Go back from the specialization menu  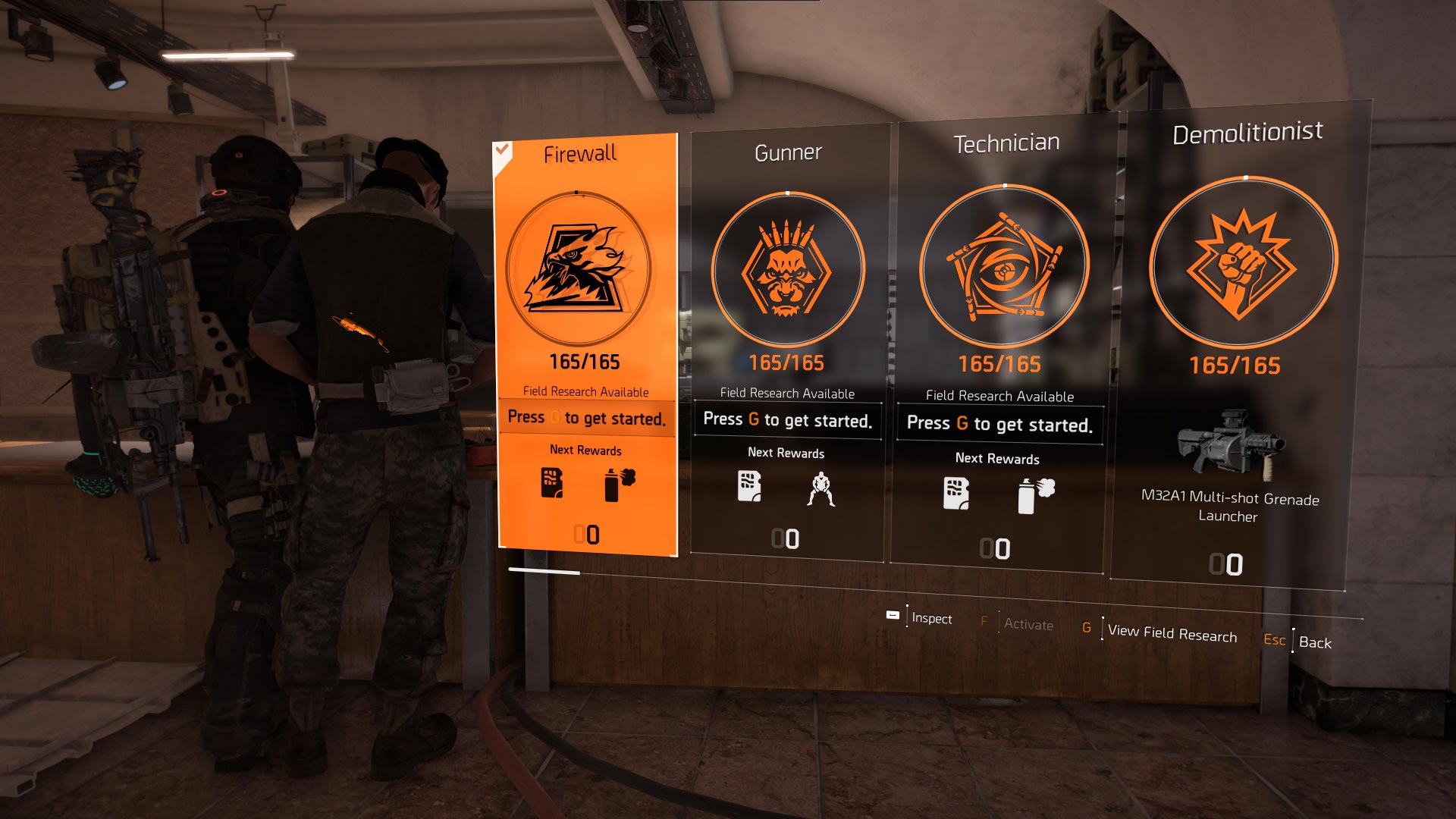point(1314,642)
